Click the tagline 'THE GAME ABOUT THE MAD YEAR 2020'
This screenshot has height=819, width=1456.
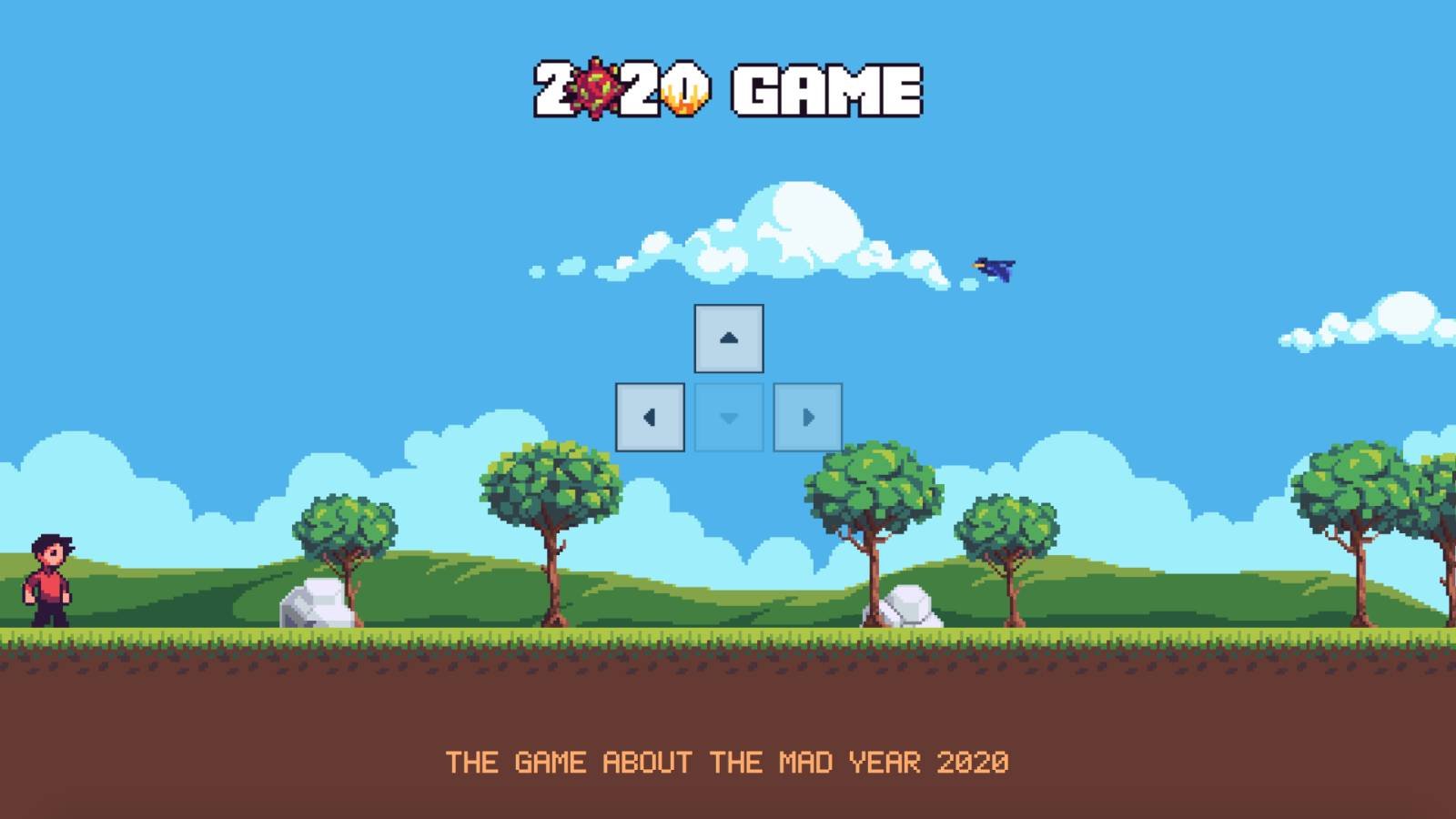click(x=728, y=763)
